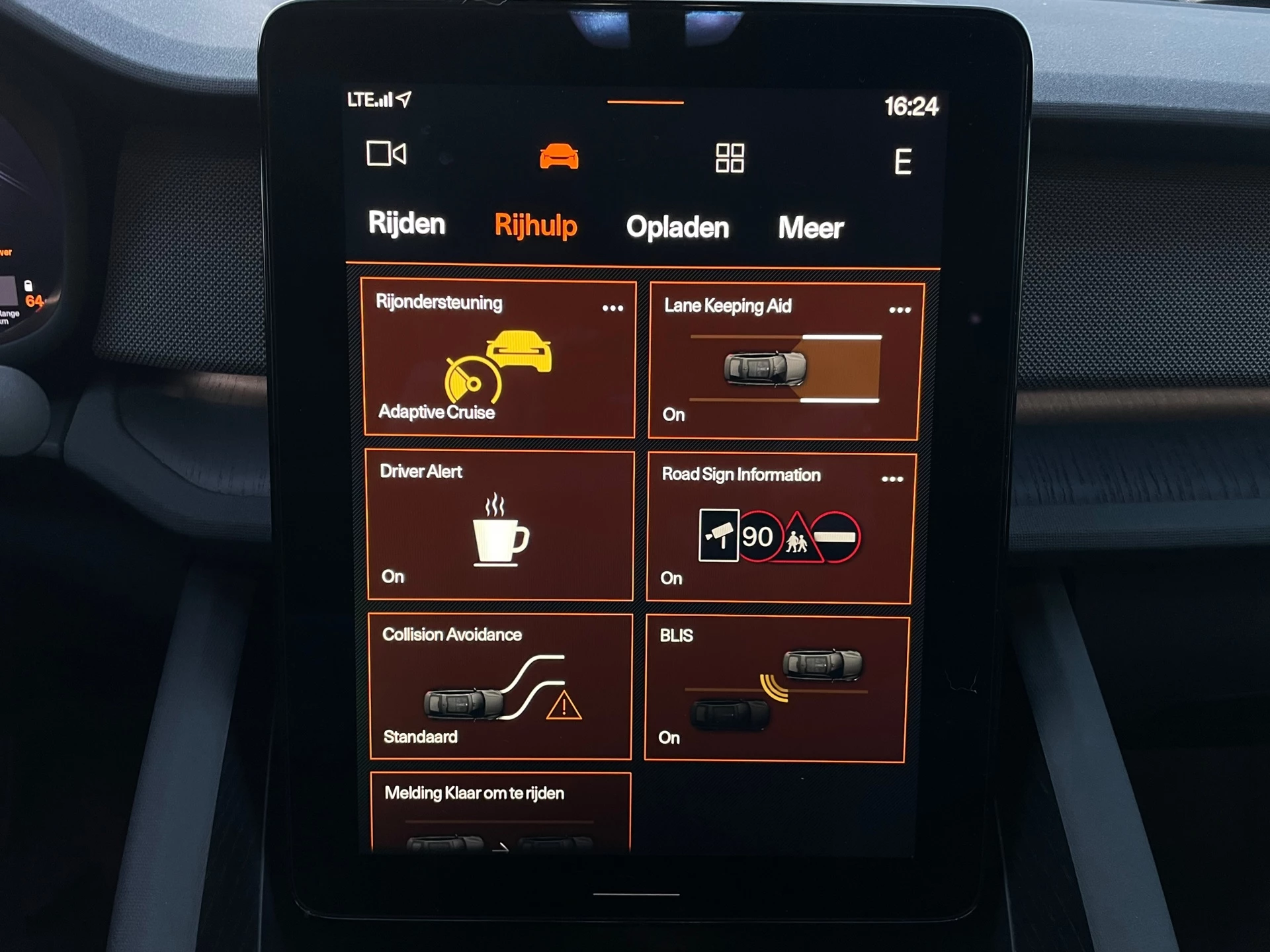Open the camera view icon
Image resolution: width=1270 pixels, height=952 pixels.
tap(386, 154)
